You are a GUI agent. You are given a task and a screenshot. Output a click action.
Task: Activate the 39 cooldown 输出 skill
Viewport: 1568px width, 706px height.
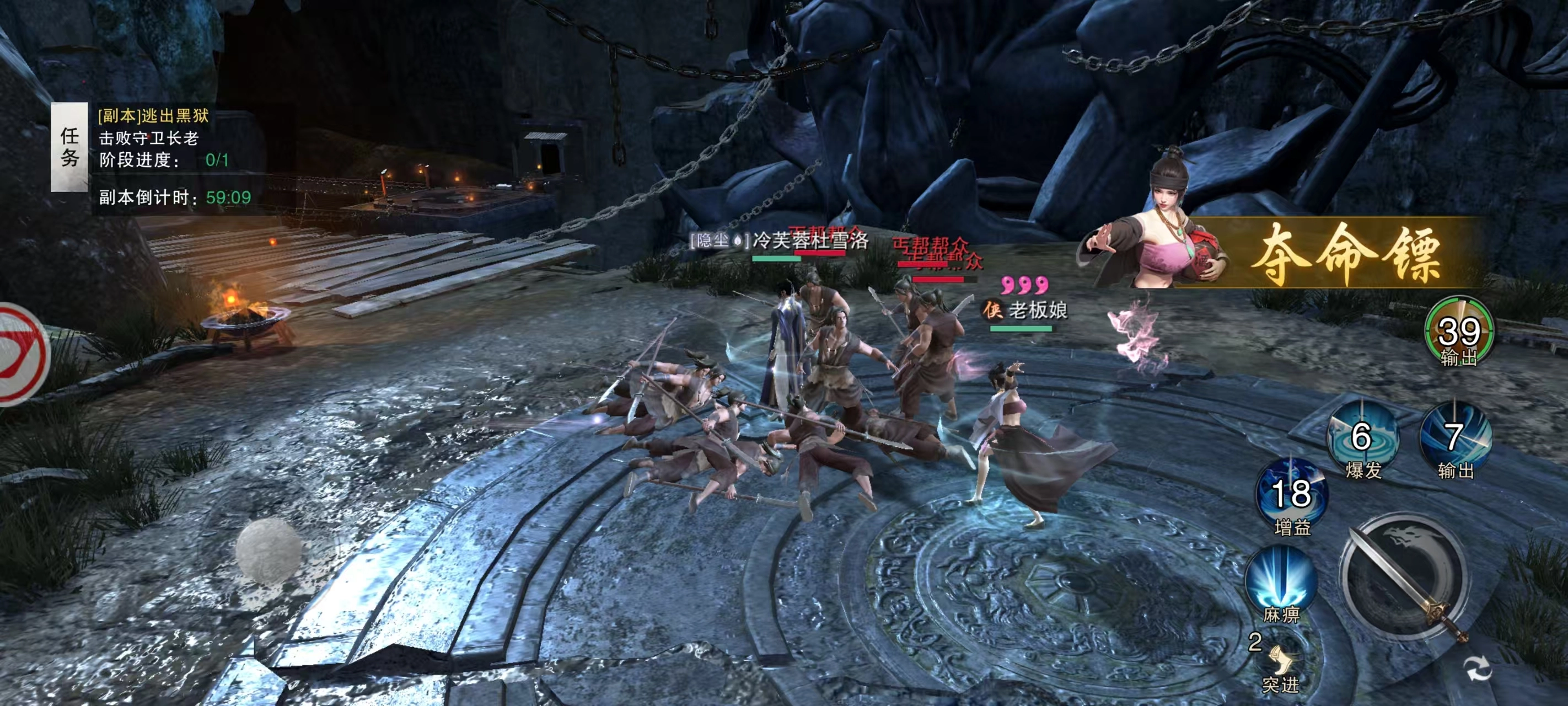point(1458,332)
